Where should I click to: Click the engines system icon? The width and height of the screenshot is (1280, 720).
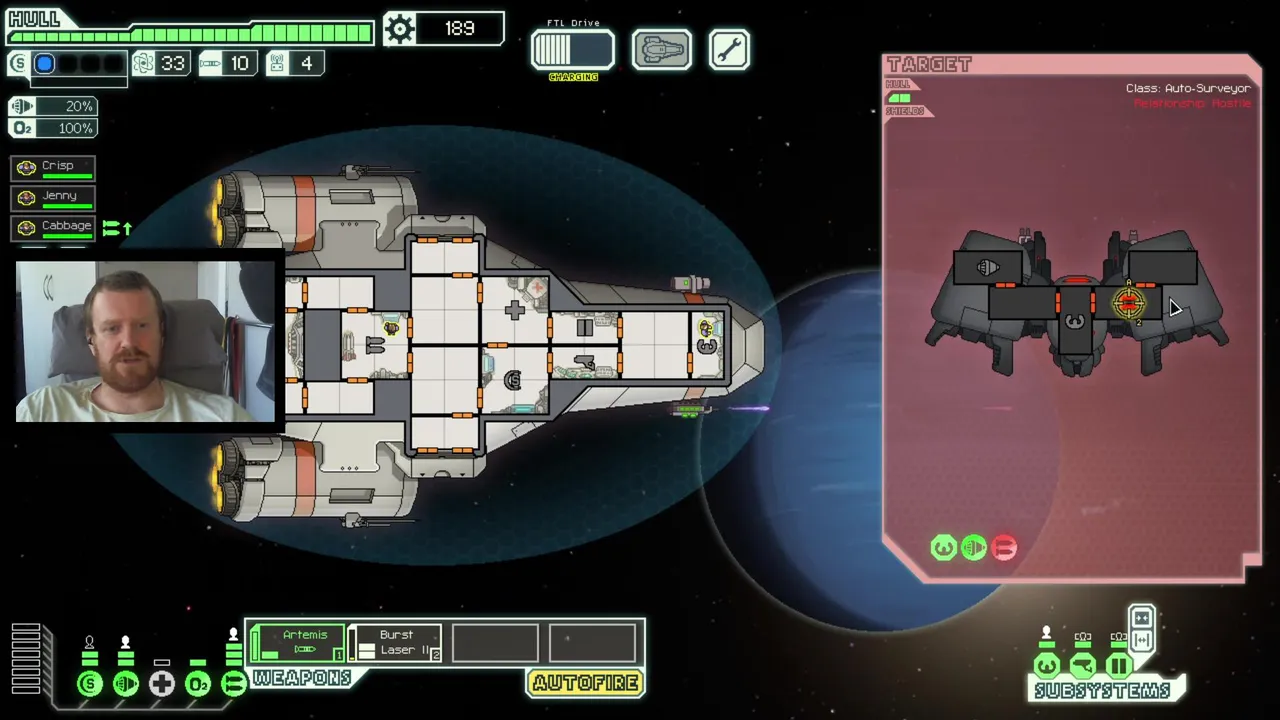(126, 684)
